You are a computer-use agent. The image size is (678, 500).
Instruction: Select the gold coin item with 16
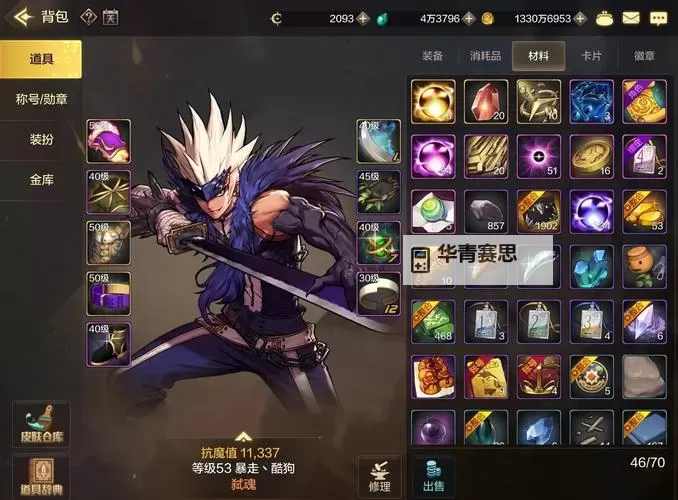pyautogui.click(x=591, y=156)
